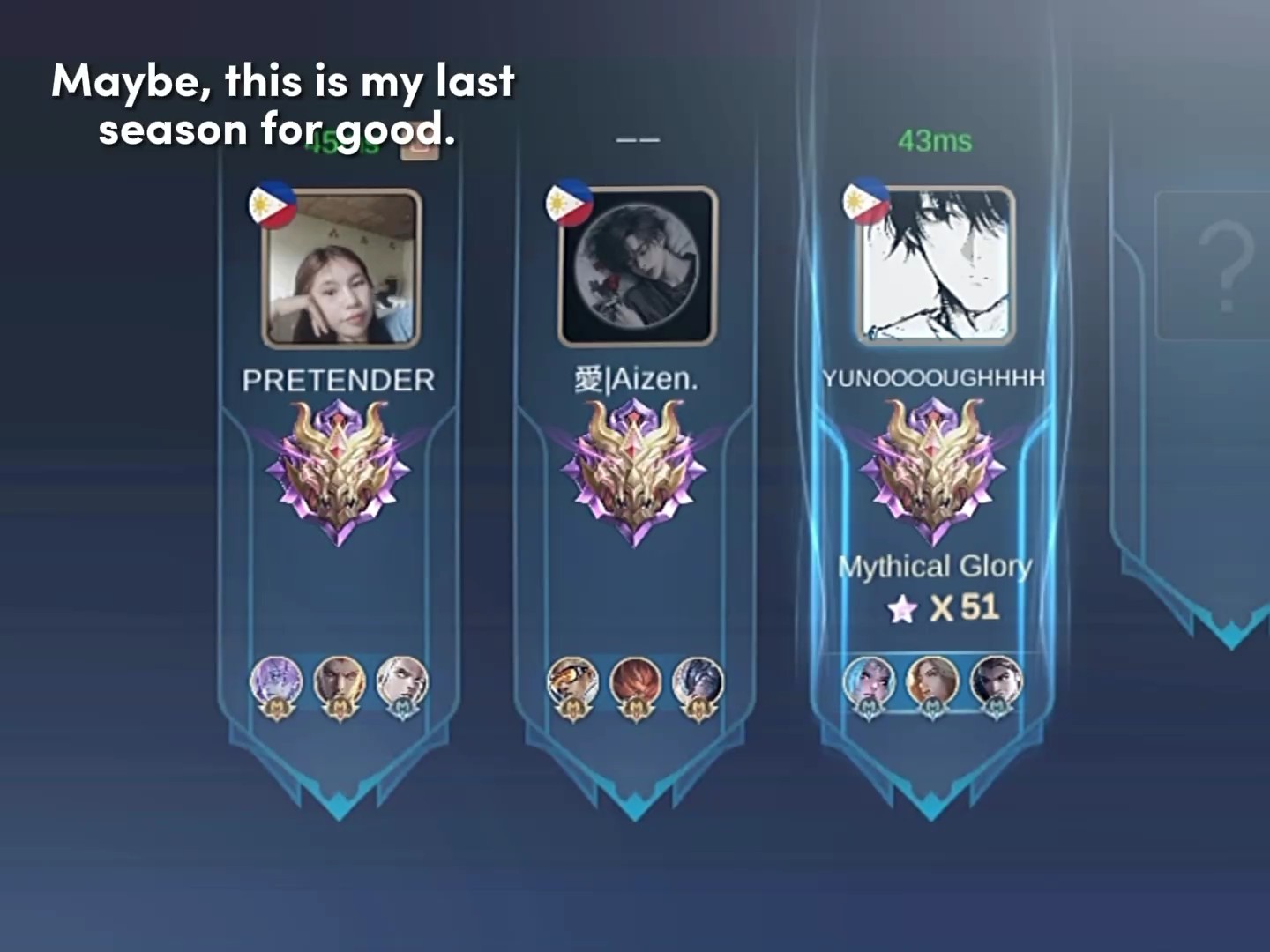Select YUNOOOOUGHHHH's manga-style avatar
Screen dimensions: 1270x952
coord(937,266)
